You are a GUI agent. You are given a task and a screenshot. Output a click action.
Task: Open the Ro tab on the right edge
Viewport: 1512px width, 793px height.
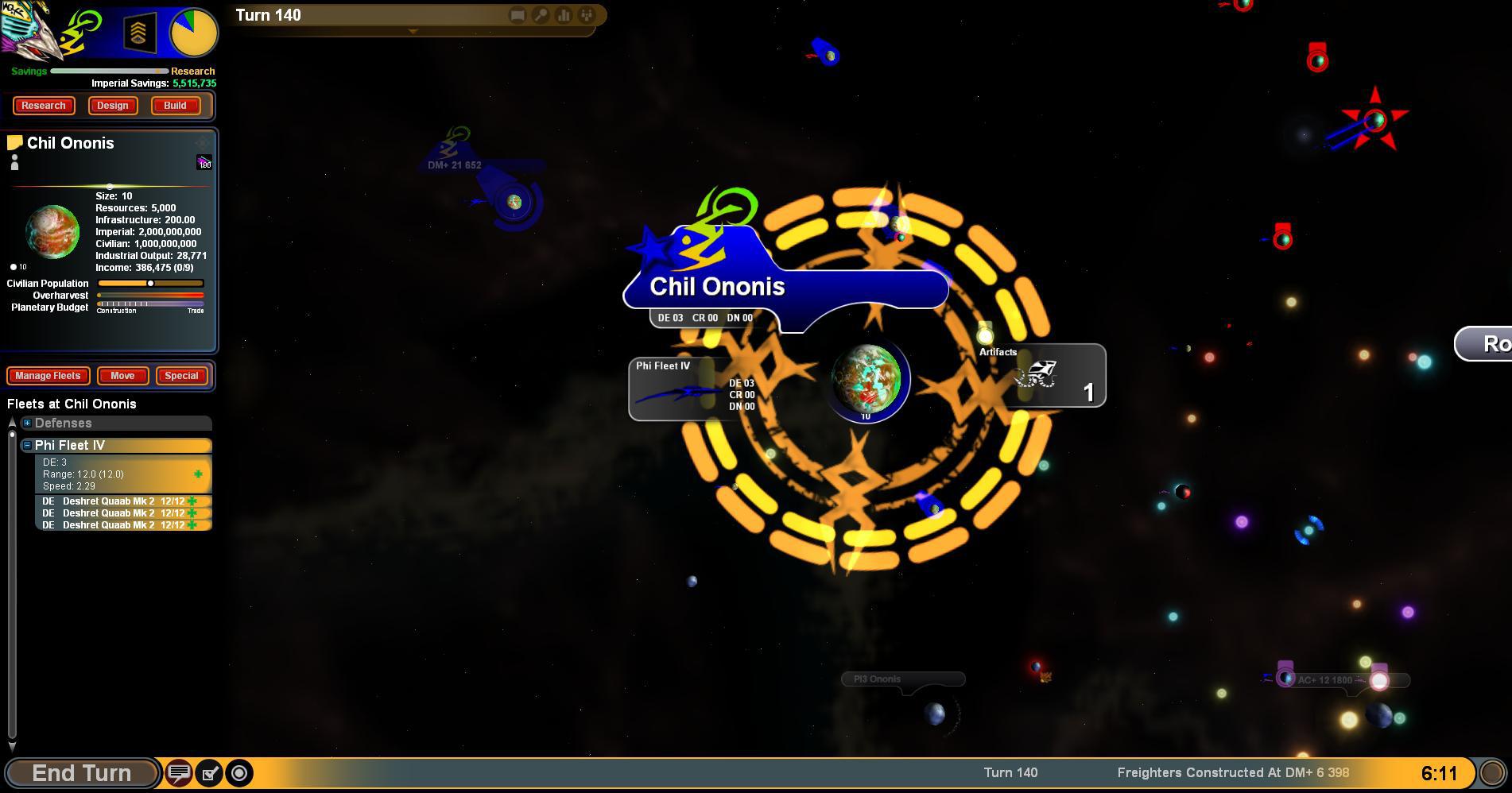click(1495, 344)
